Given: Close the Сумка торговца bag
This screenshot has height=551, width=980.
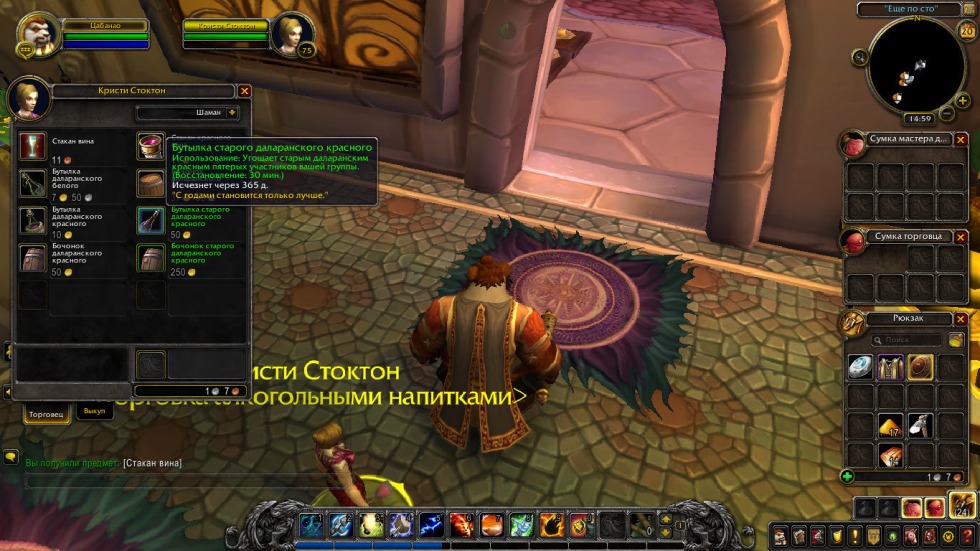Looking at the screenshot, I should click(960, 236).
